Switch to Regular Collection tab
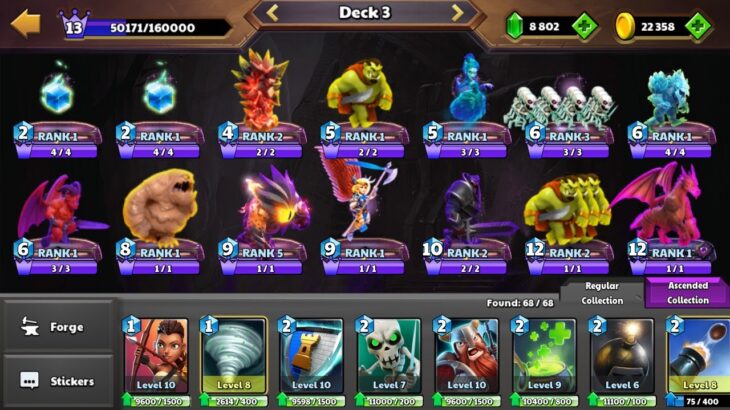 click(602, 293)
